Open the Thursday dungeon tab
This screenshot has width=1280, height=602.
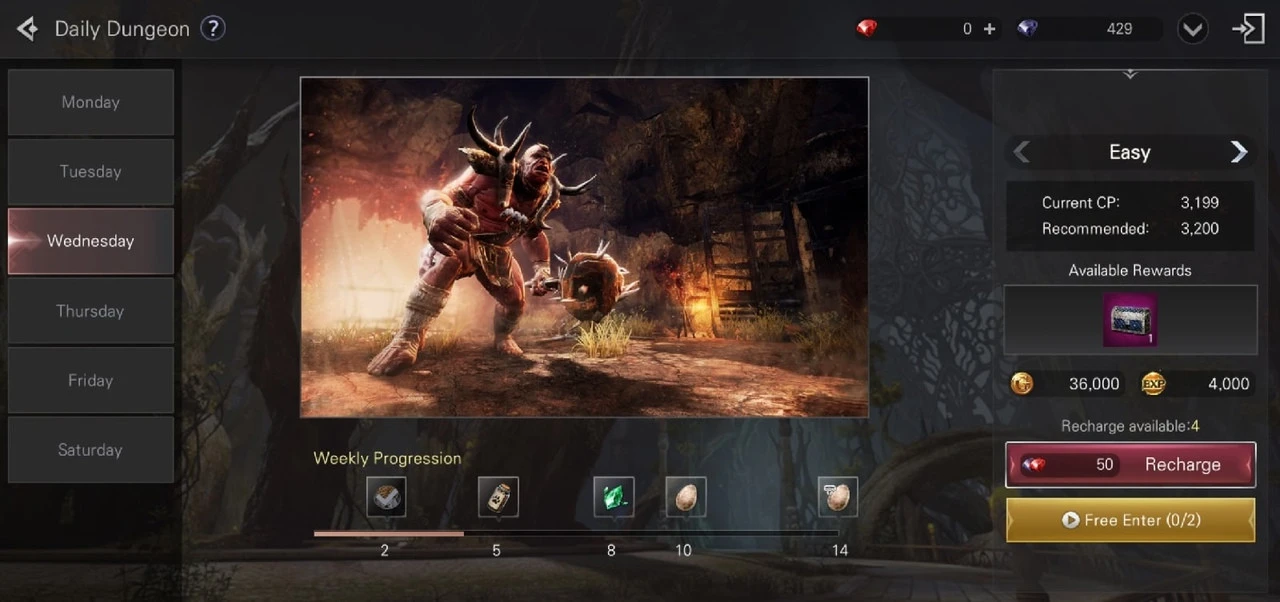(x=90, y=311)
